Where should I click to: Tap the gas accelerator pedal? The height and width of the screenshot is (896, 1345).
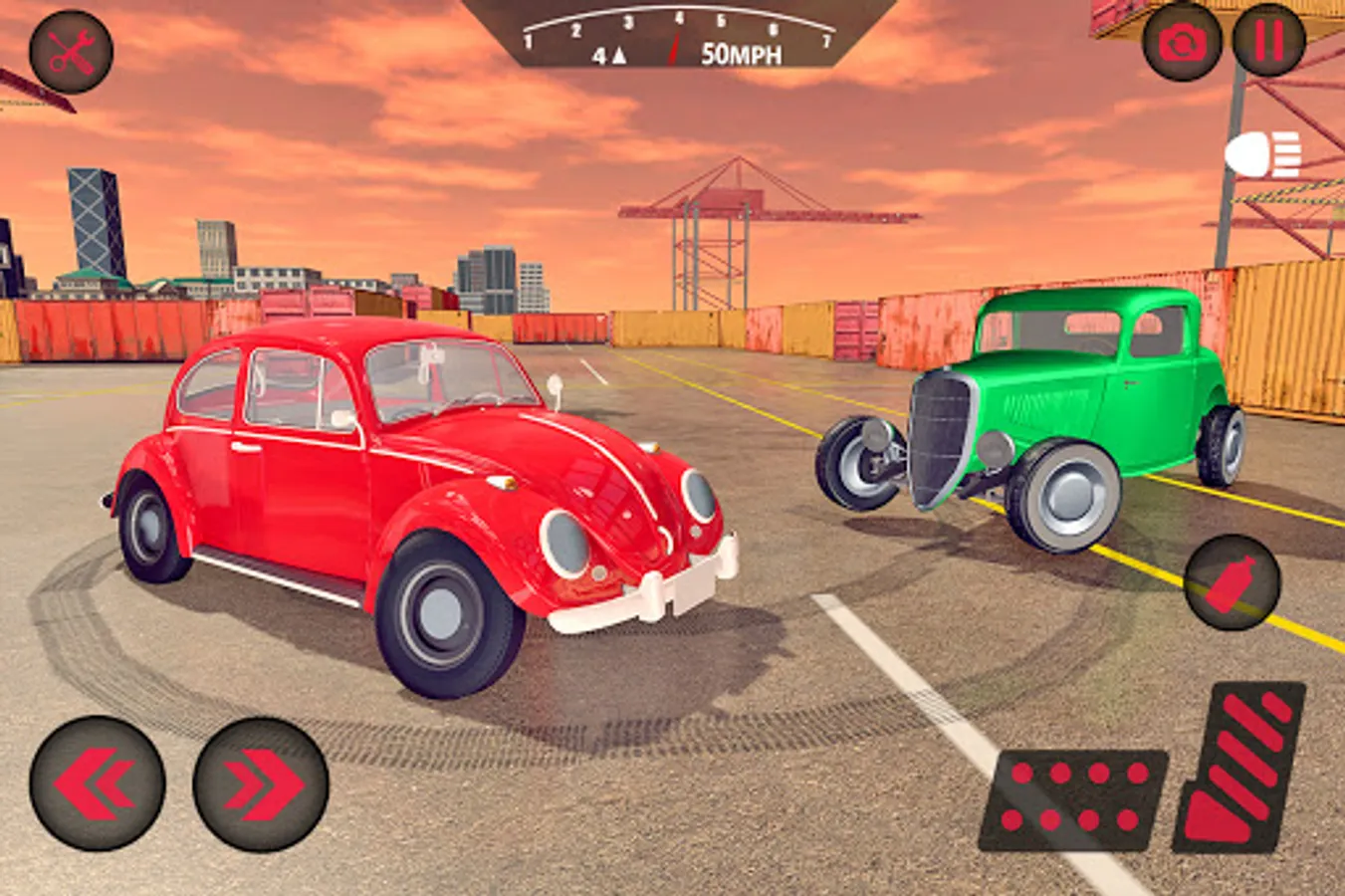pyautogui.click(x=1240, y=767)
